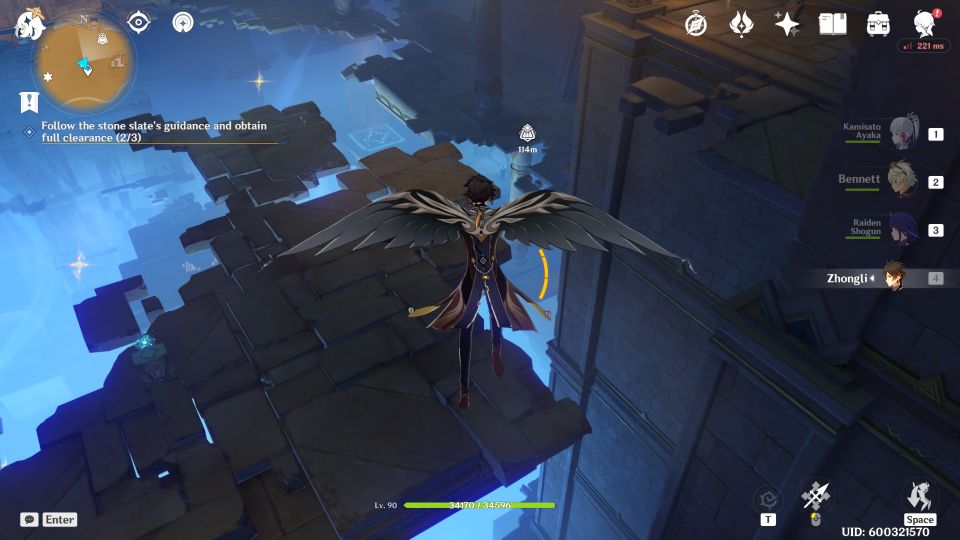
Task: Click the signal-arc icon right of the eye icon
Action: coord(183,22)
